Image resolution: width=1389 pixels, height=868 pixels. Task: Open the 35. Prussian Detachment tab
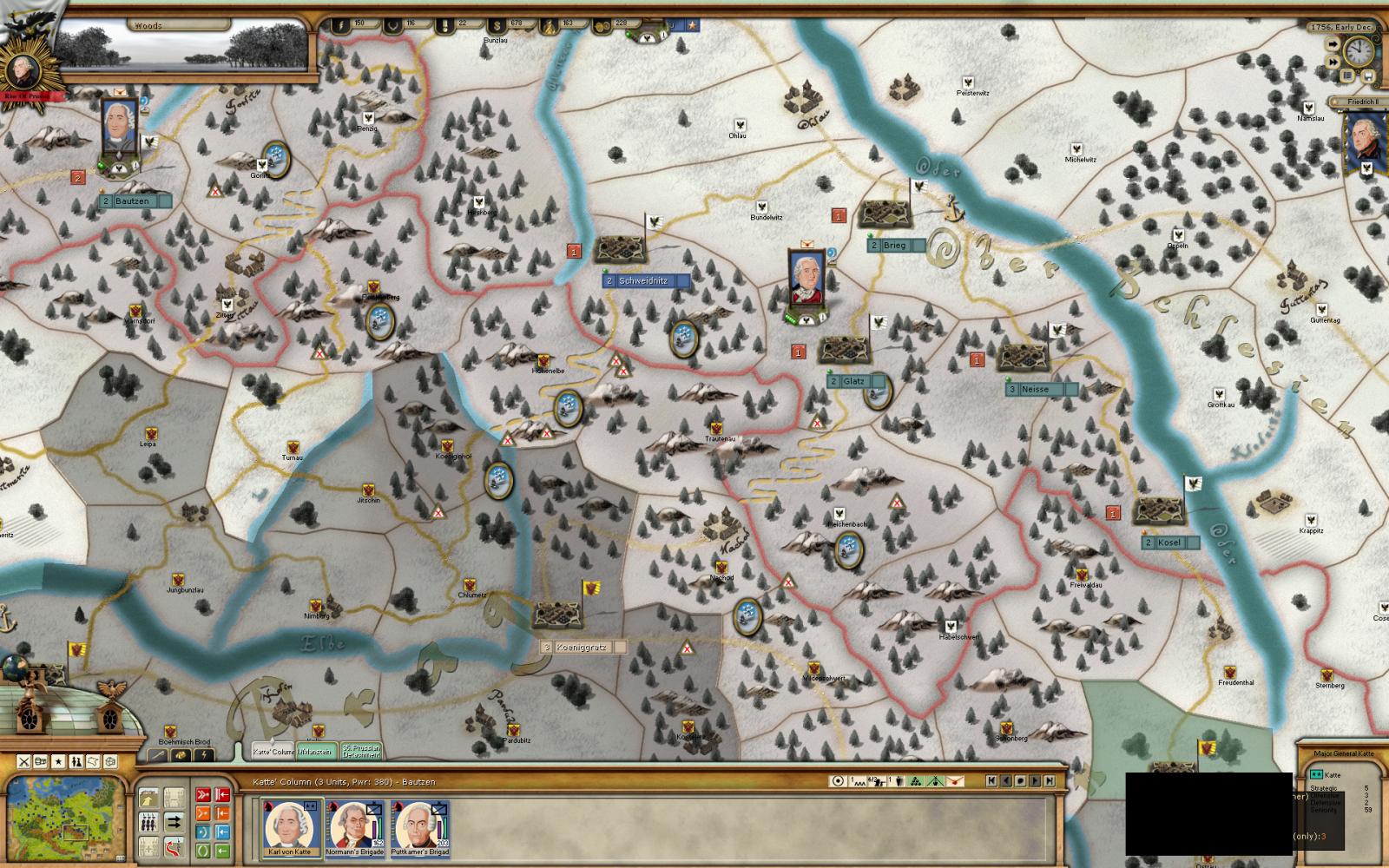pos(361,751)
